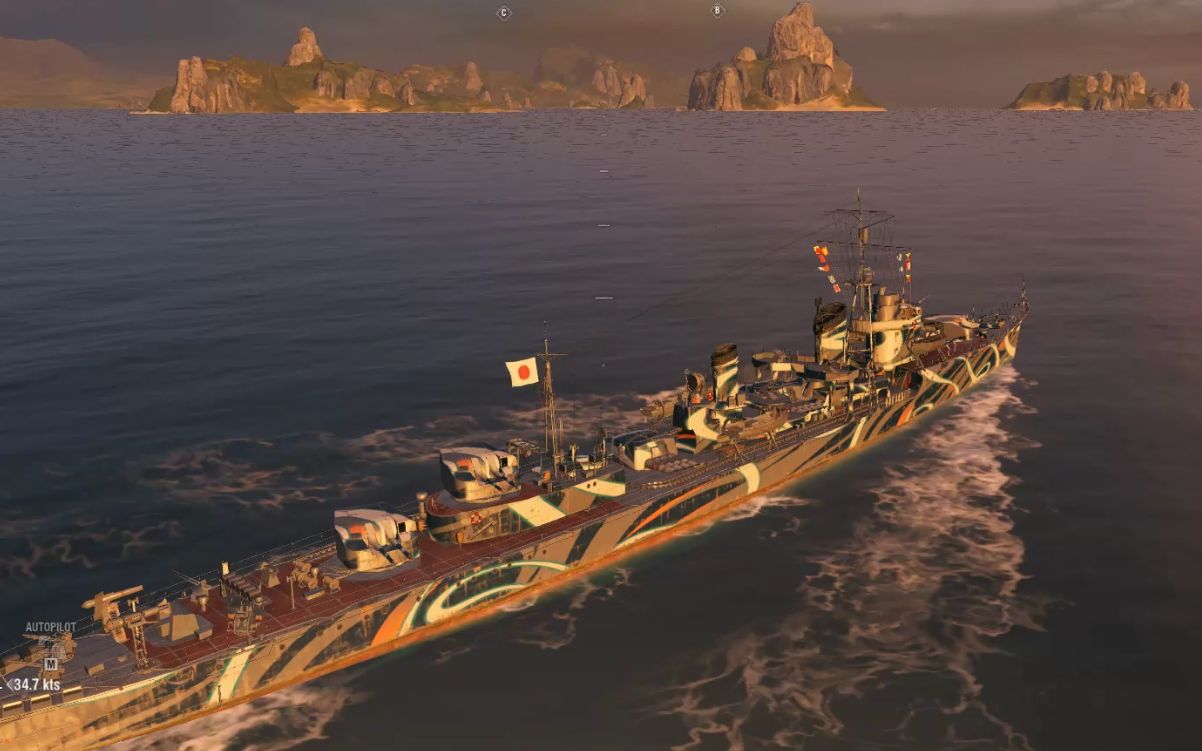Select the capture point C marker
Image resolution: width=1202 pixels, height=751 pixels.
click(x=503, y=13)
